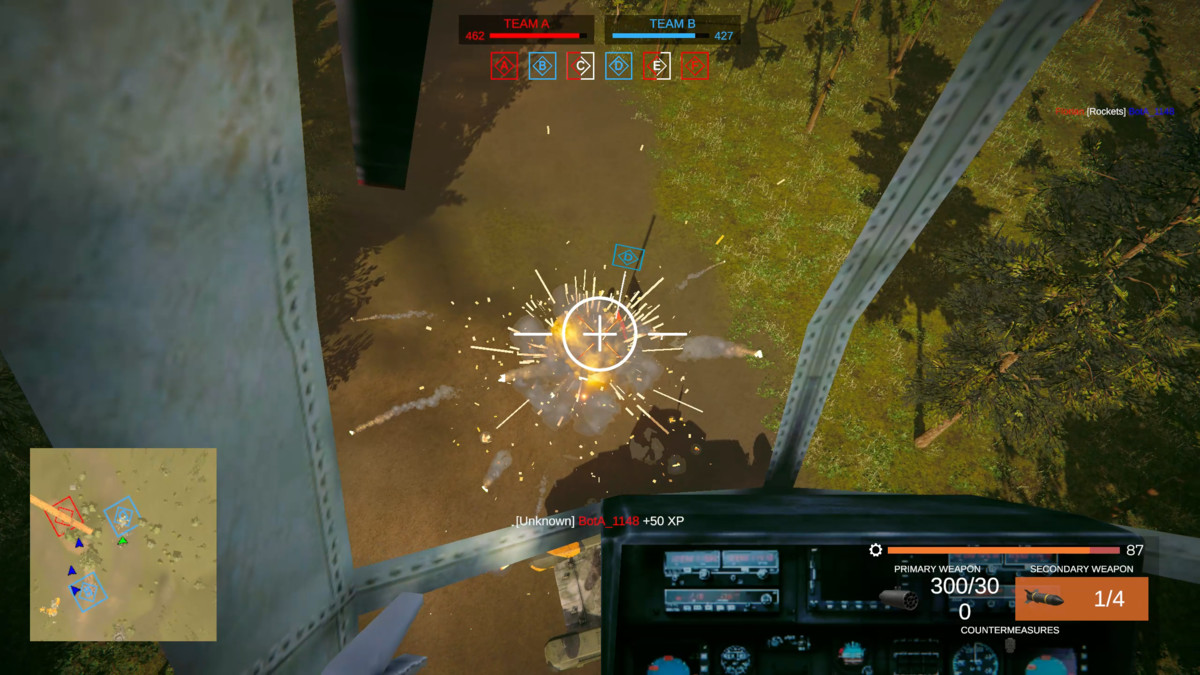Image resolution: width=1200 pixels, height=675 pixels.
Task: Switch to the secondary weapon missile slot
Action: 1081,598
